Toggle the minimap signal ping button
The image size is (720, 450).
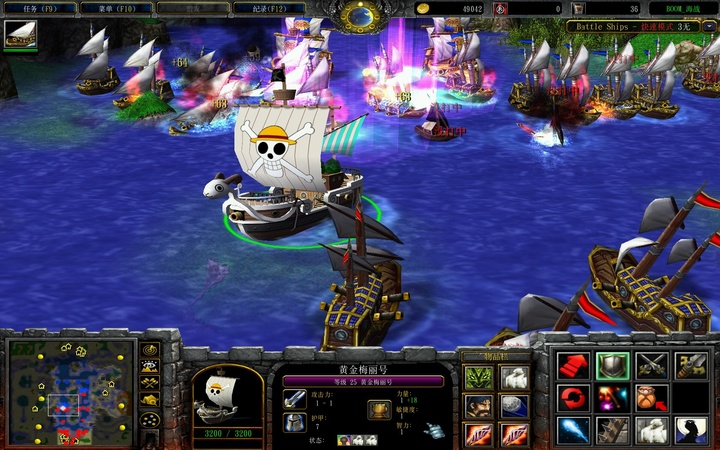pos(150,351)
